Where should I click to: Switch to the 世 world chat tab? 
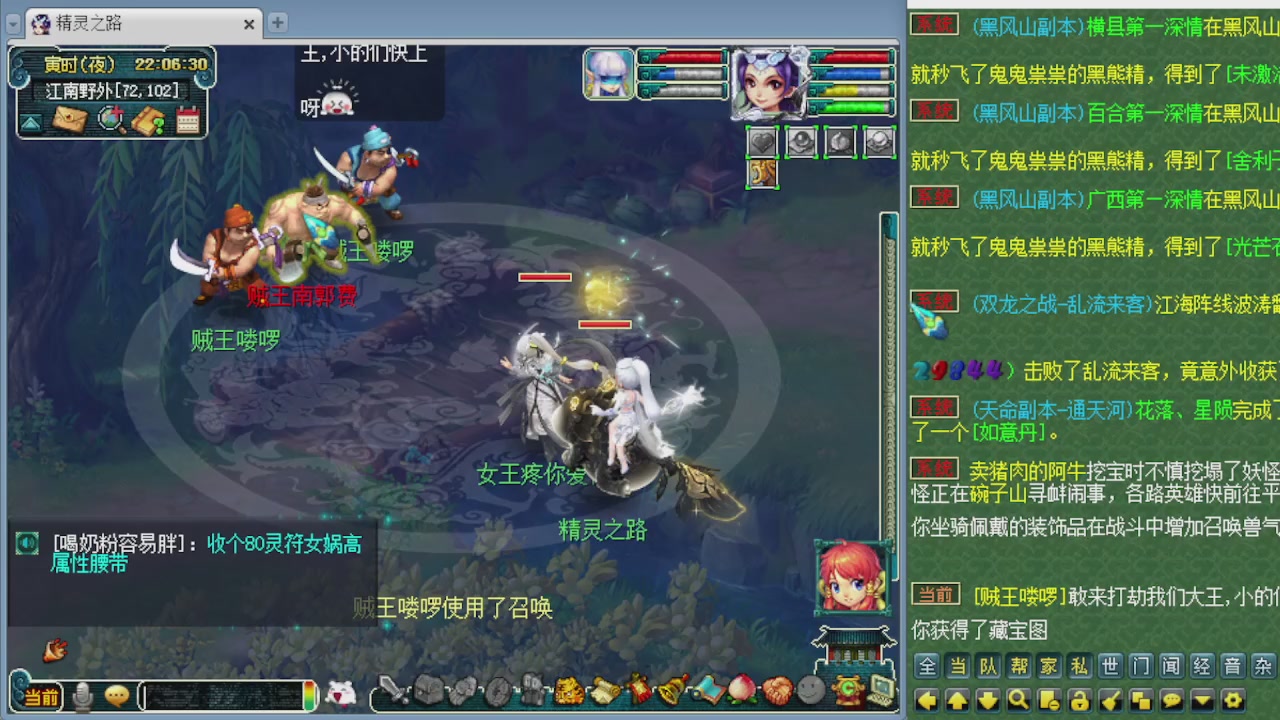pos(1112,665)
